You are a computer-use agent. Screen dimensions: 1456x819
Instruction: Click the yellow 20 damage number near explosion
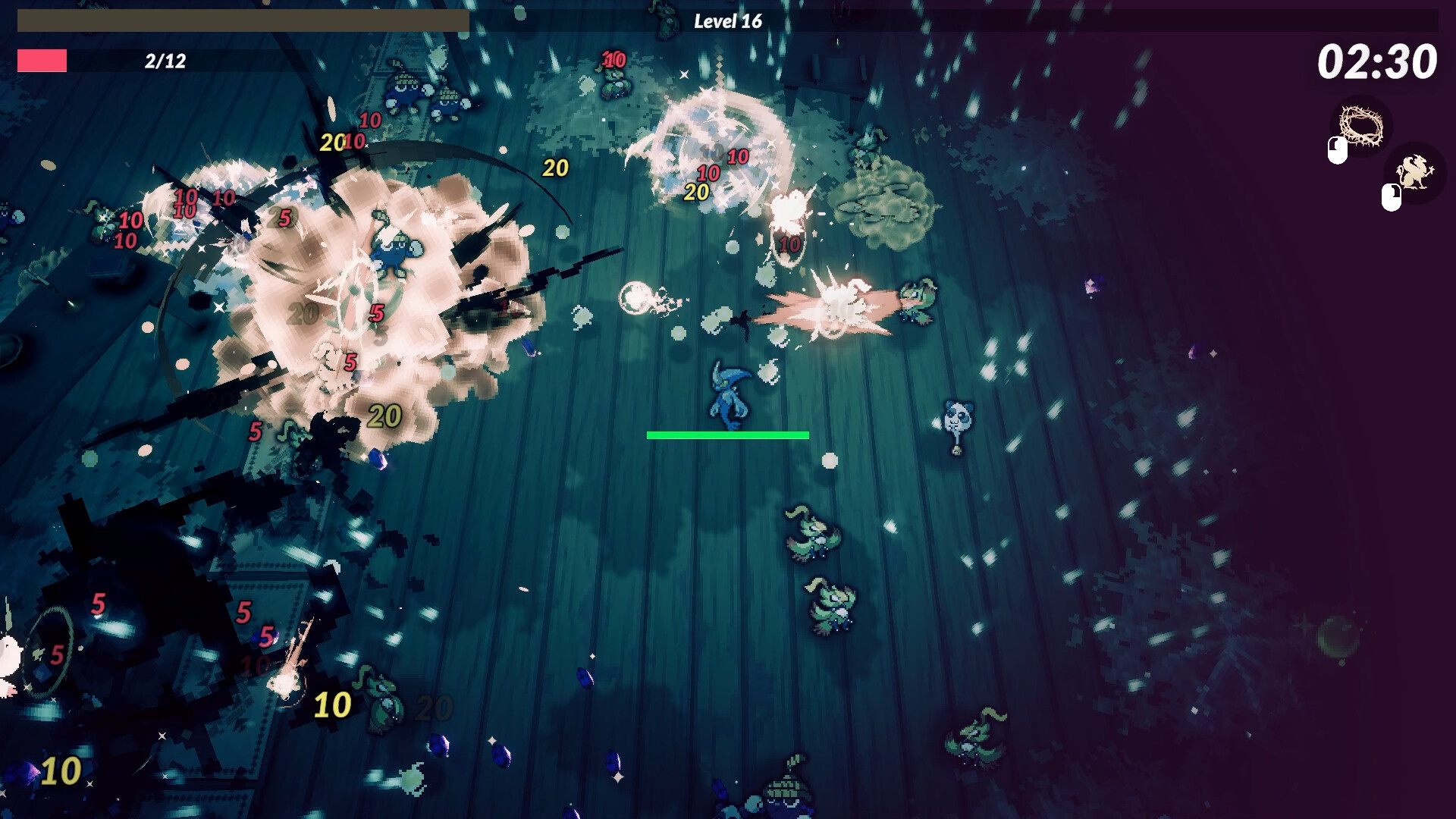point(557,167)
